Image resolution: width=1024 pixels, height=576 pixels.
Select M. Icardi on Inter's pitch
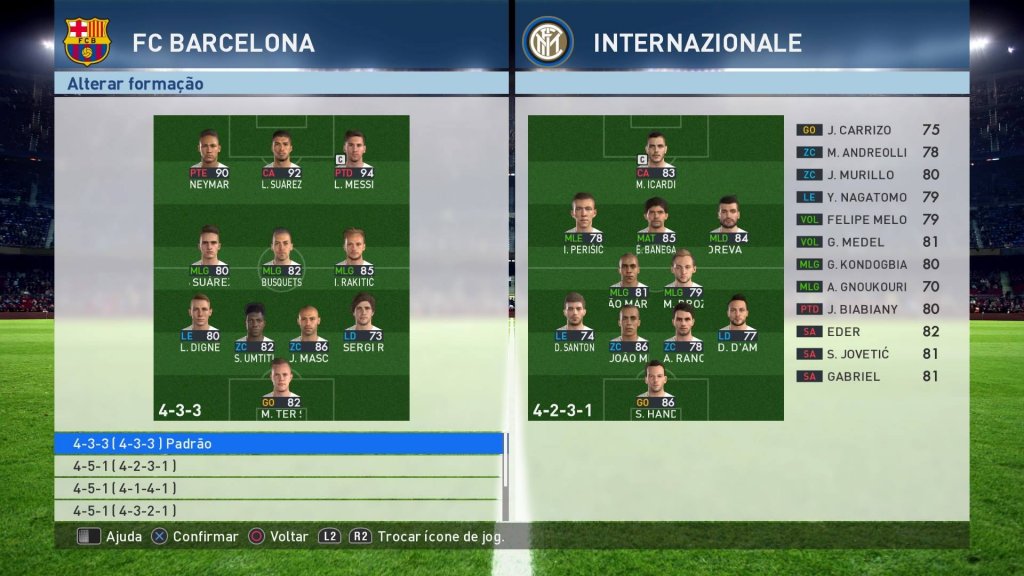coord(656,159)
